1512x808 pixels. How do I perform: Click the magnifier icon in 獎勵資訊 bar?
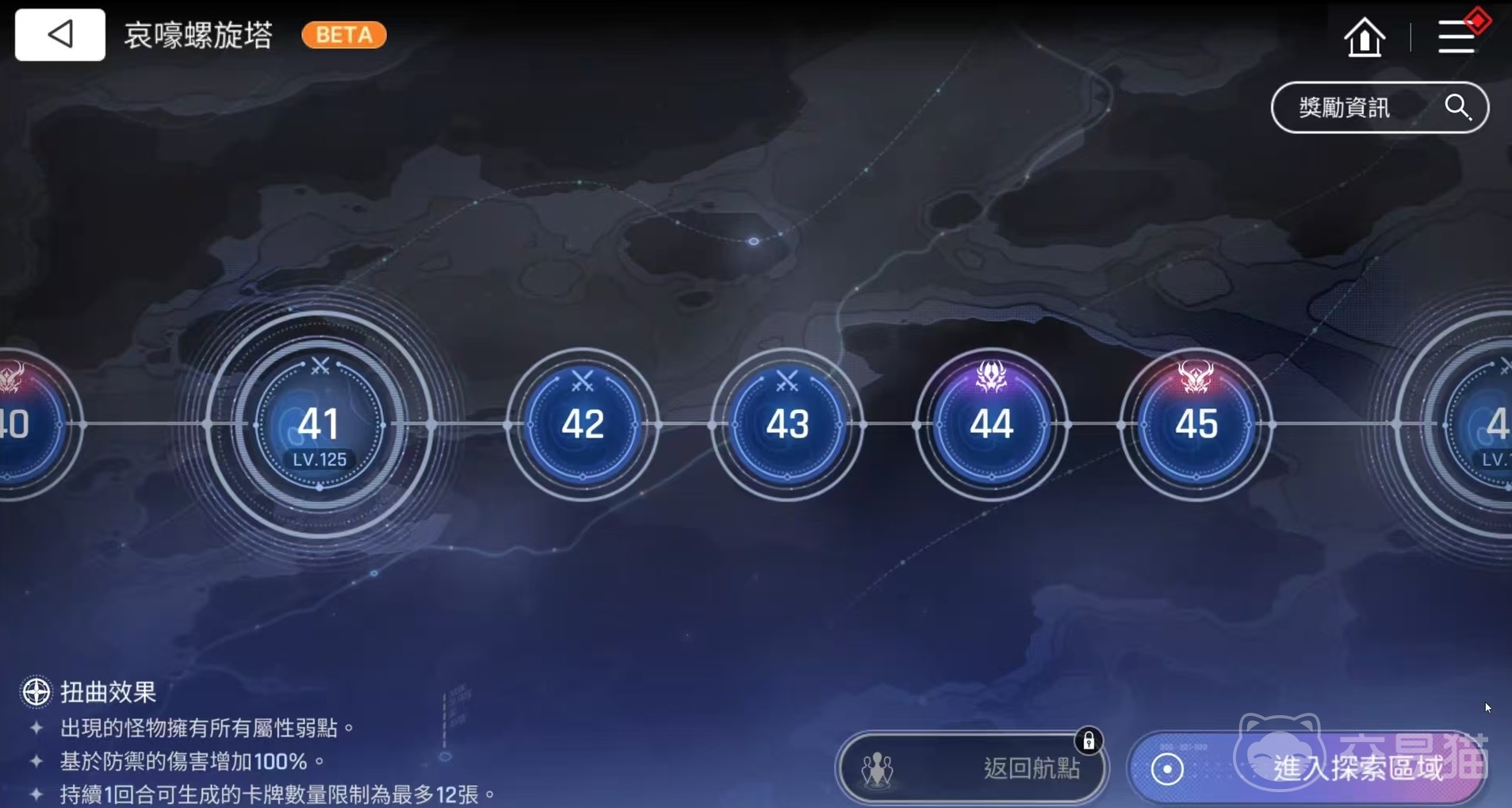tap(1457, 107)
